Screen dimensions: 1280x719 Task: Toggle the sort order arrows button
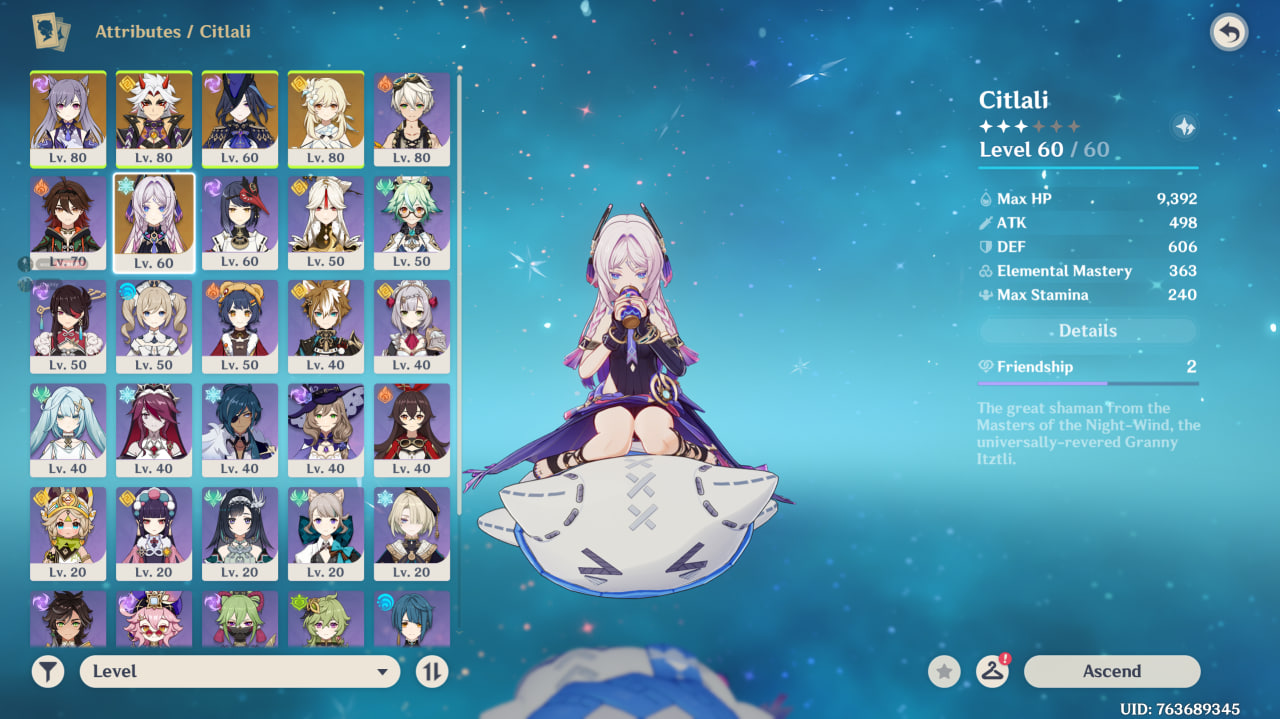pos(432,671)
